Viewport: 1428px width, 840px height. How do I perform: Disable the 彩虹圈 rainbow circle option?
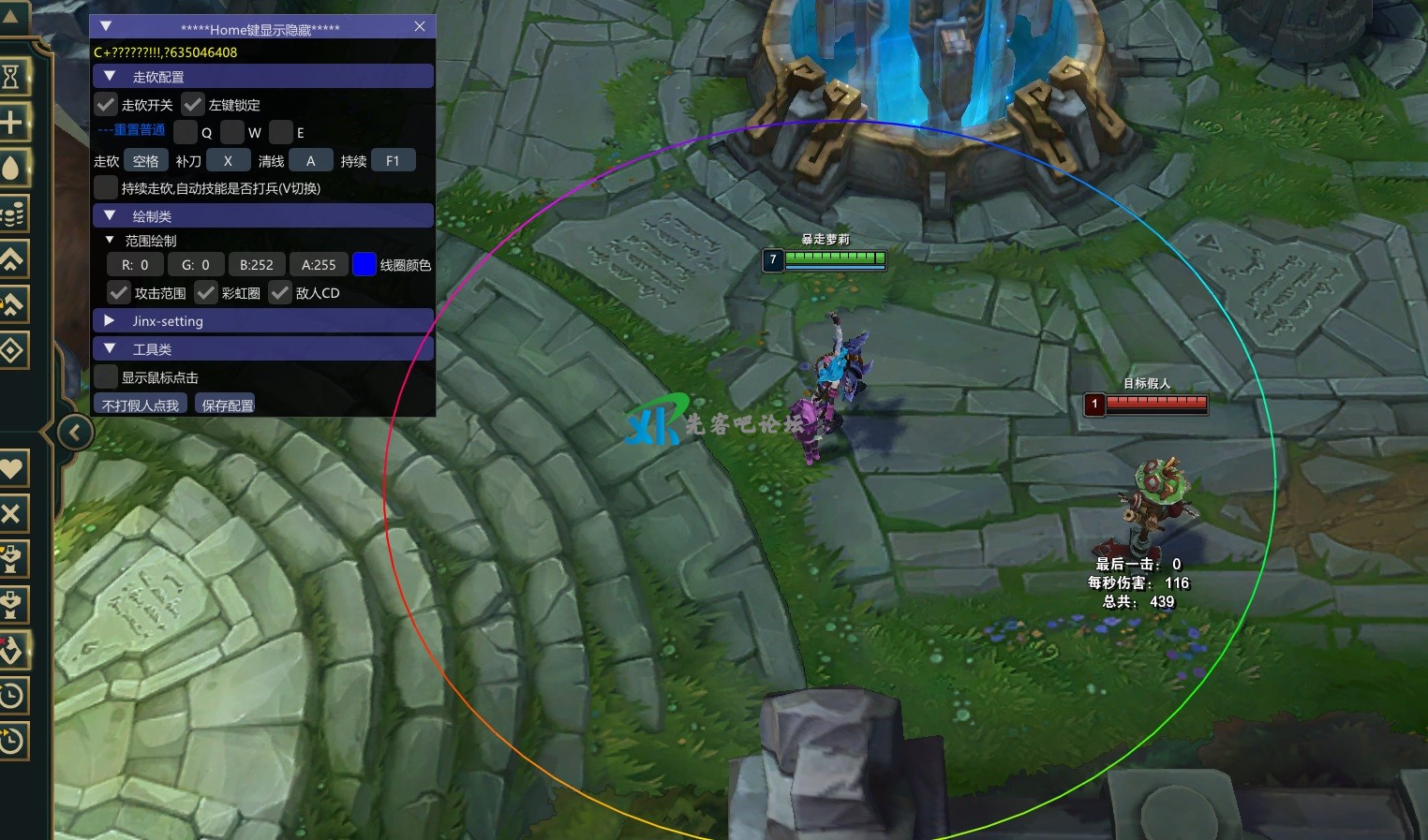[206, 293]
